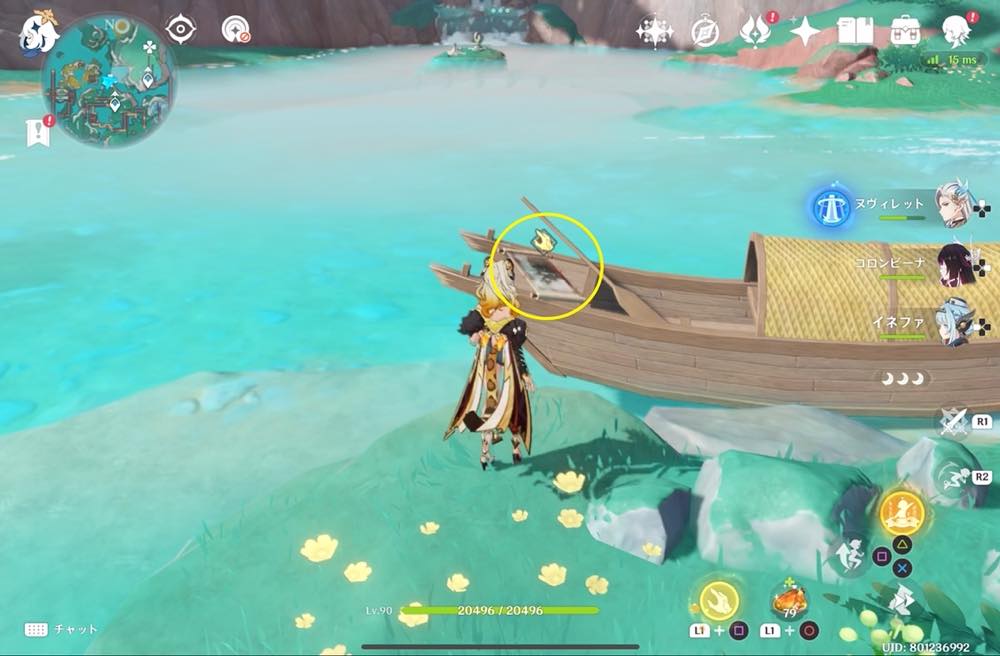Click the circular icon with red prohibition badge
The height and width of the screenshot is (656, 1000).
pos(235,30)
